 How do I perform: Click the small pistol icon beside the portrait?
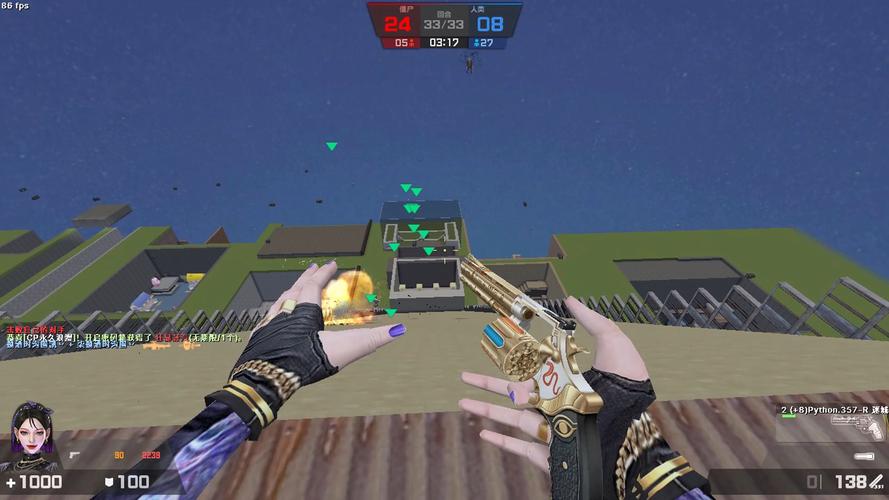(x=76, y=455)
